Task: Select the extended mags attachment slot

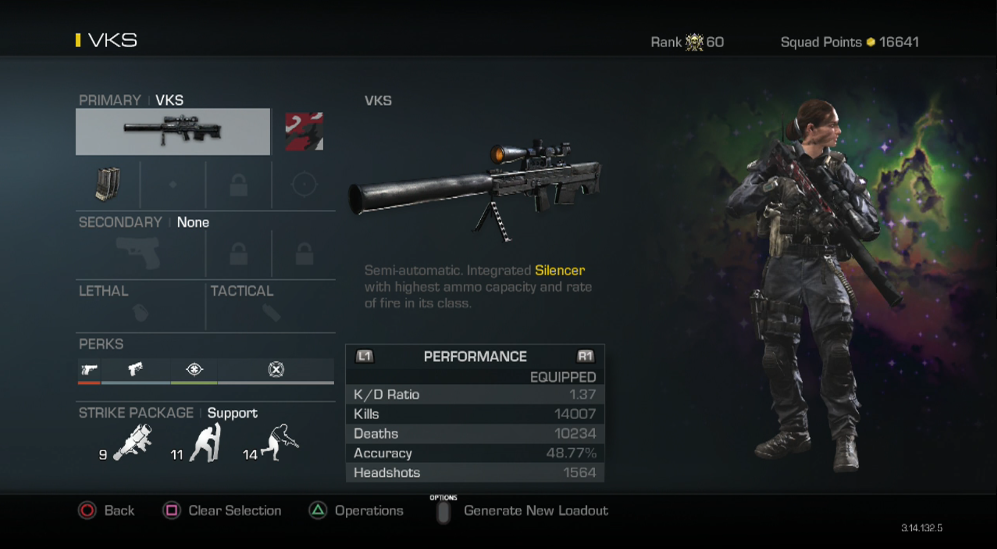Action: pyautogui.click(x=107, y=184)
